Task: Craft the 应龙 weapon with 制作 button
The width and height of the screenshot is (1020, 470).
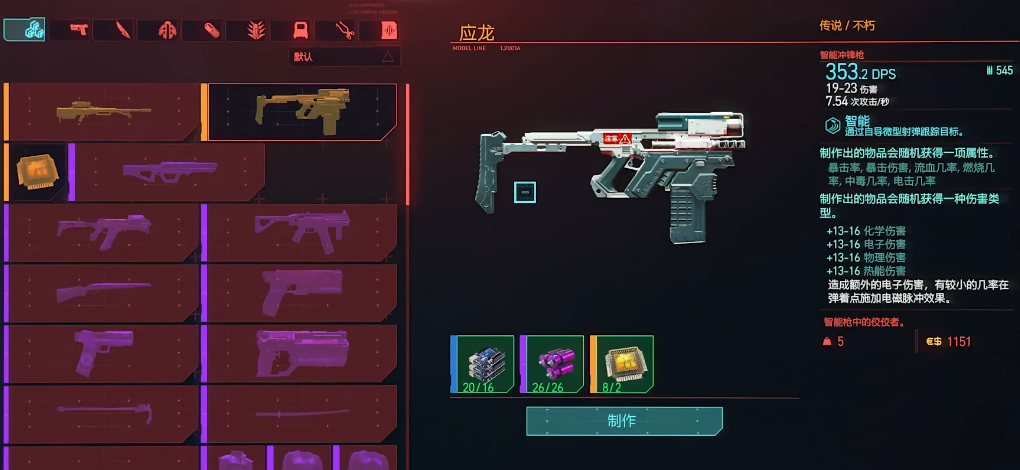Action: tap(624, 421)
